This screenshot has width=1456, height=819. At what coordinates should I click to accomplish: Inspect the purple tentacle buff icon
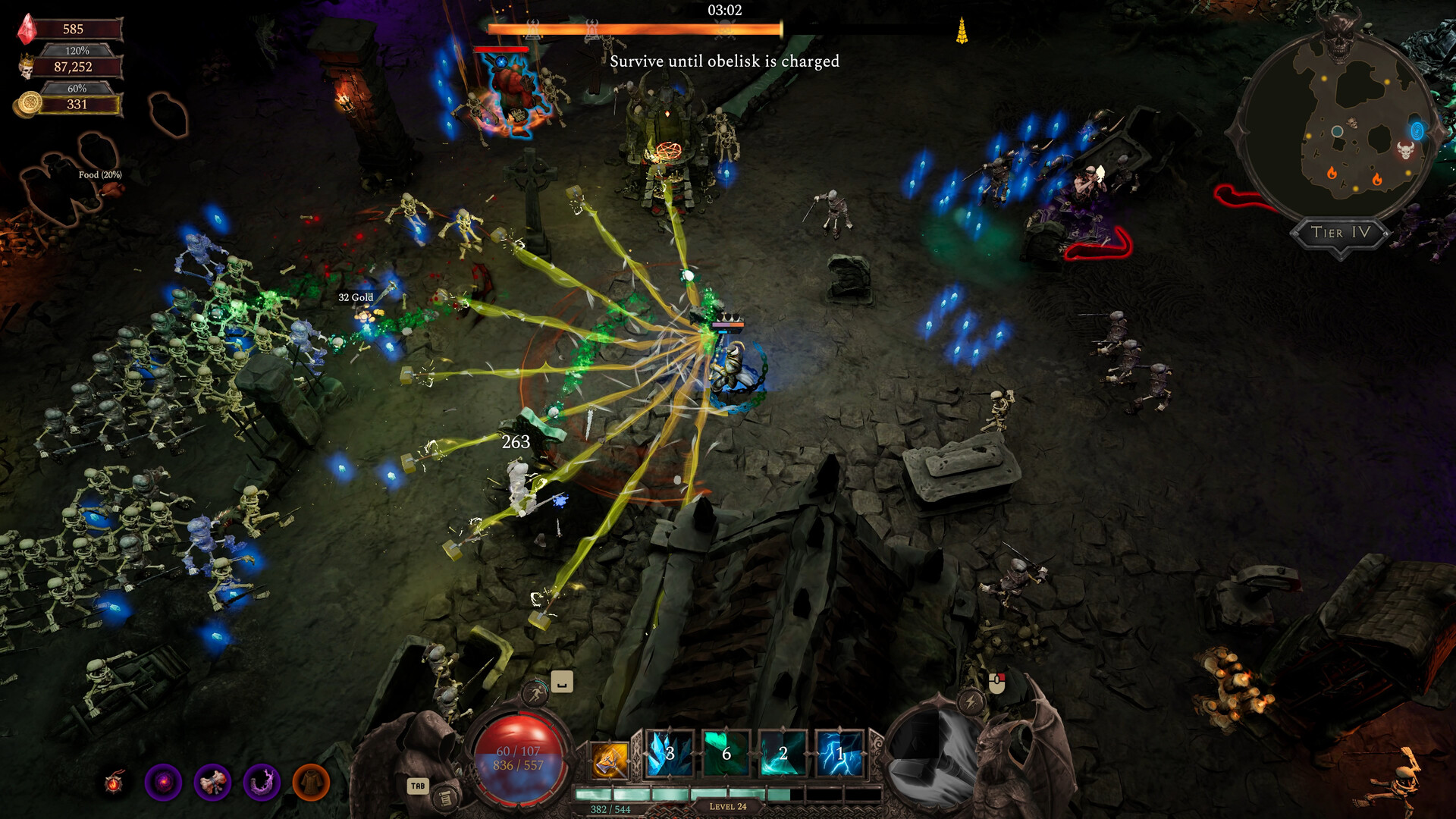tap(262, 783)
